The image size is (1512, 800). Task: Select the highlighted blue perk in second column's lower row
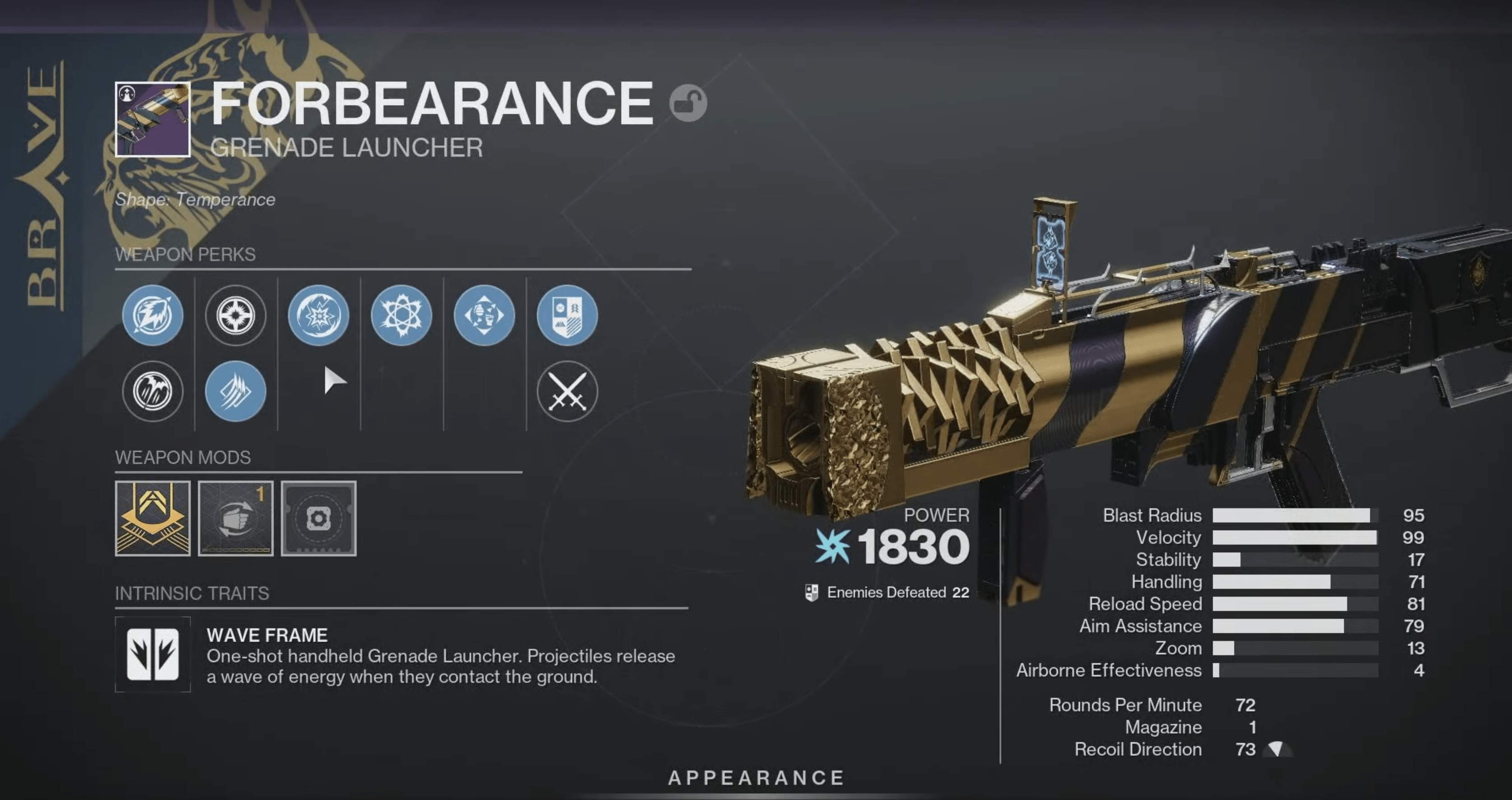pyautogui.click(x=235, y=391)
